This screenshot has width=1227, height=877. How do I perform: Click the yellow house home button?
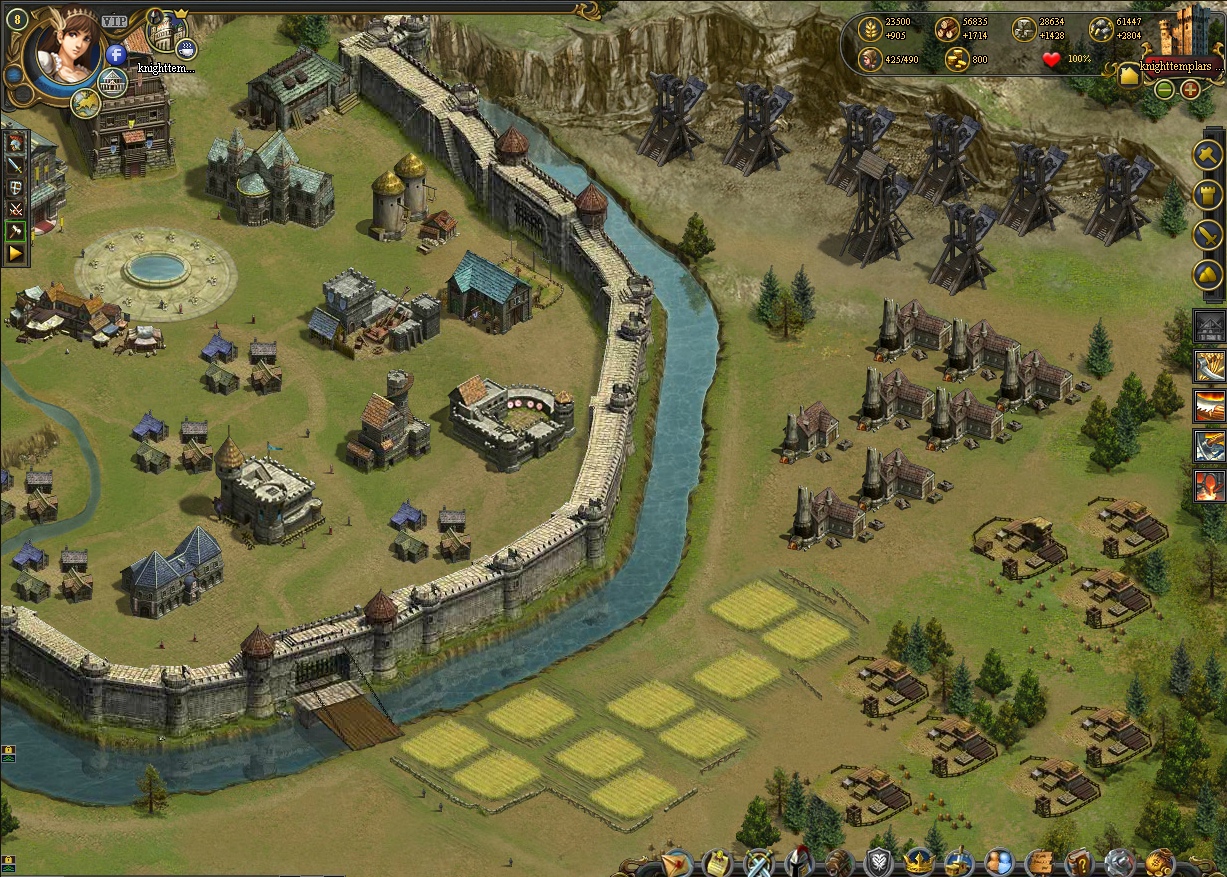pyautogui.click(x=1130, y=75)
